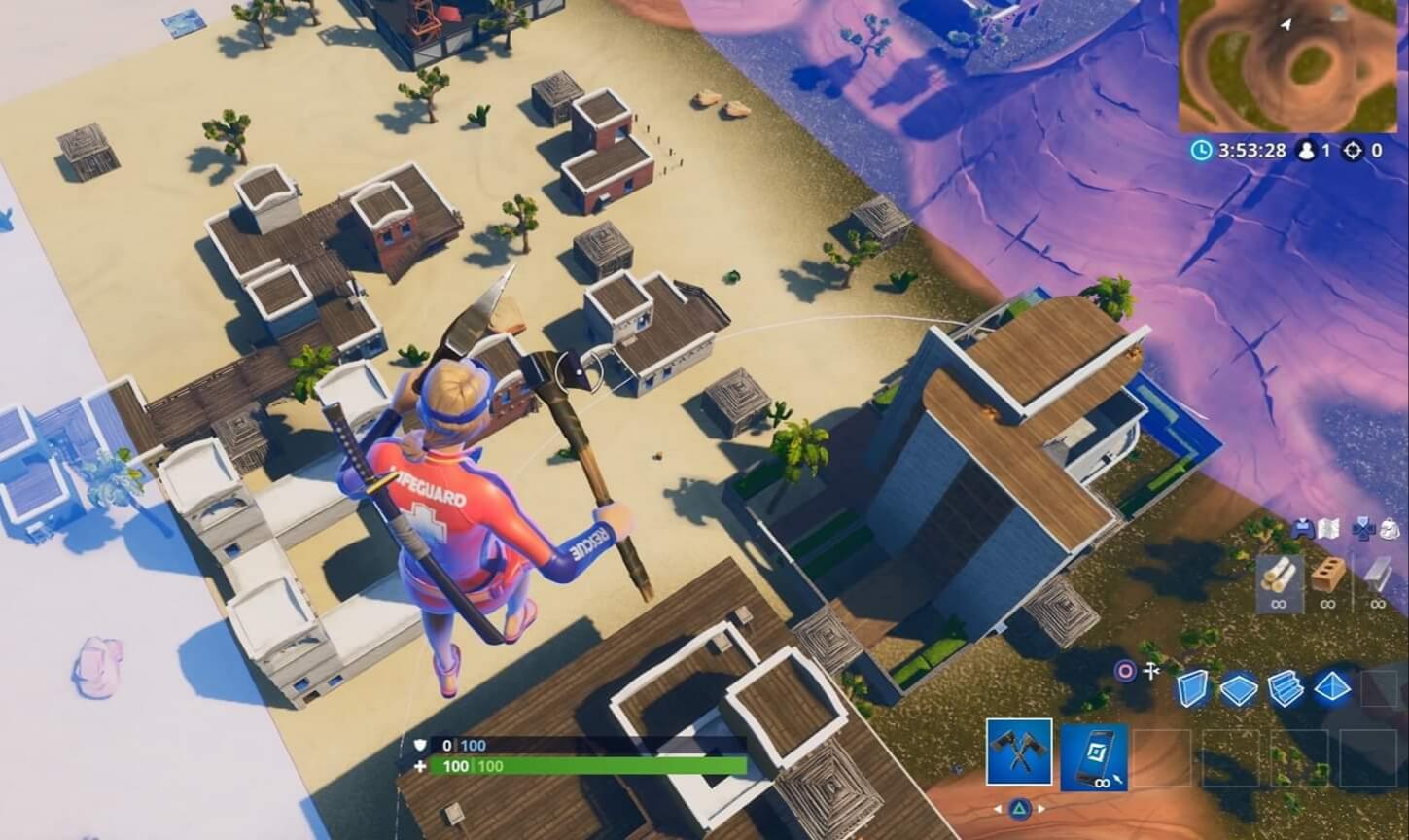
Task: Select the metal resource counter icon
Action: 1377,578
